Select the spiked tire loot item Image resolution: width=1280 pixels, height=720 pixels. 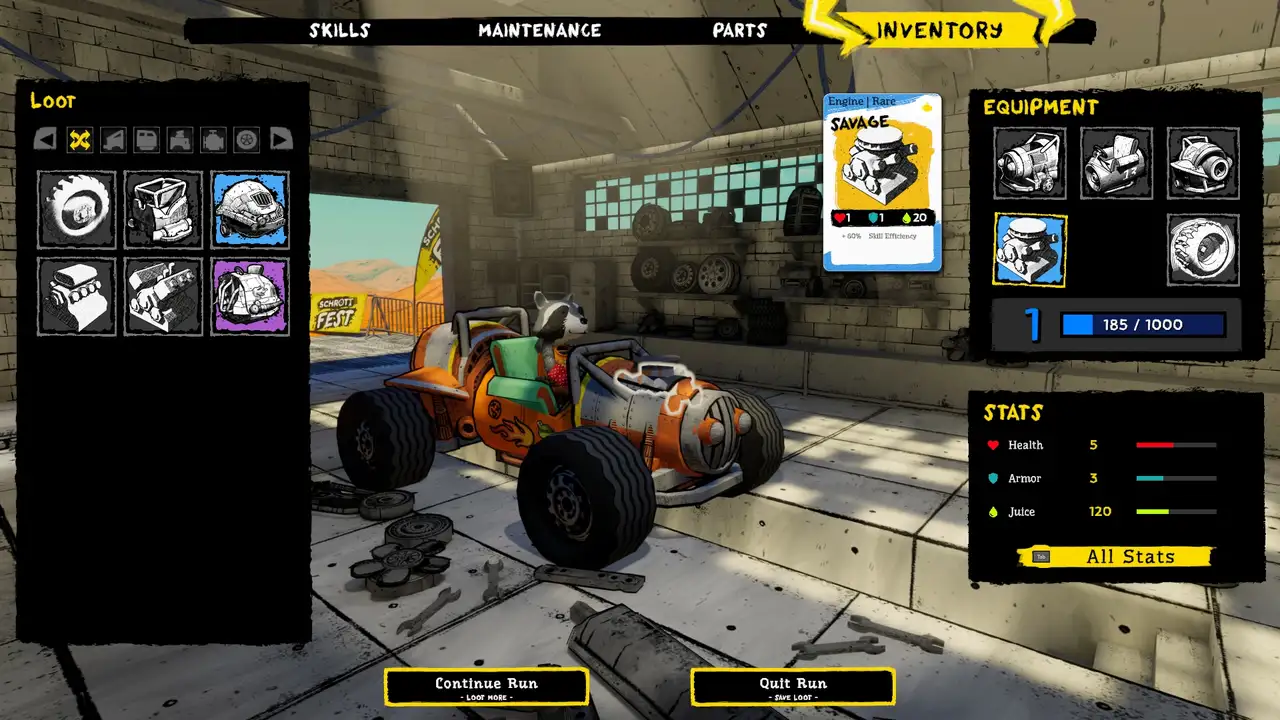[77, 210]
